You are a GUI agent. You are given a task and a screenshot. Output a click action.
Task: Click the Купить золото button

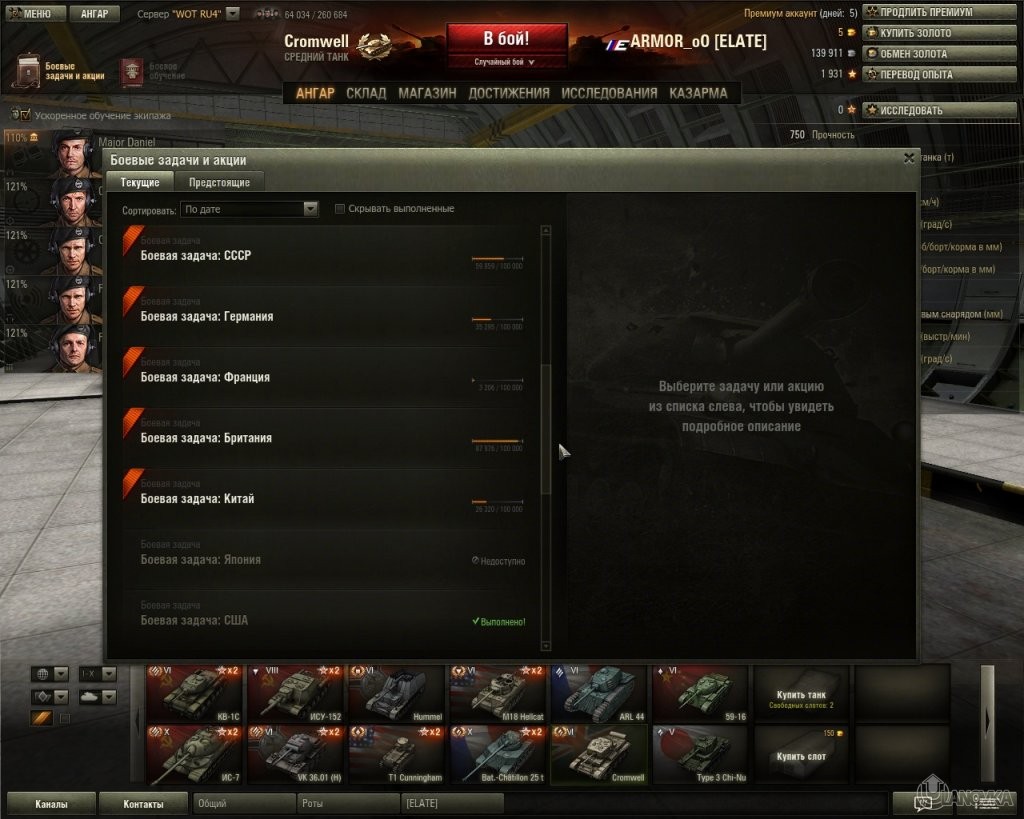tap(917, 33)
